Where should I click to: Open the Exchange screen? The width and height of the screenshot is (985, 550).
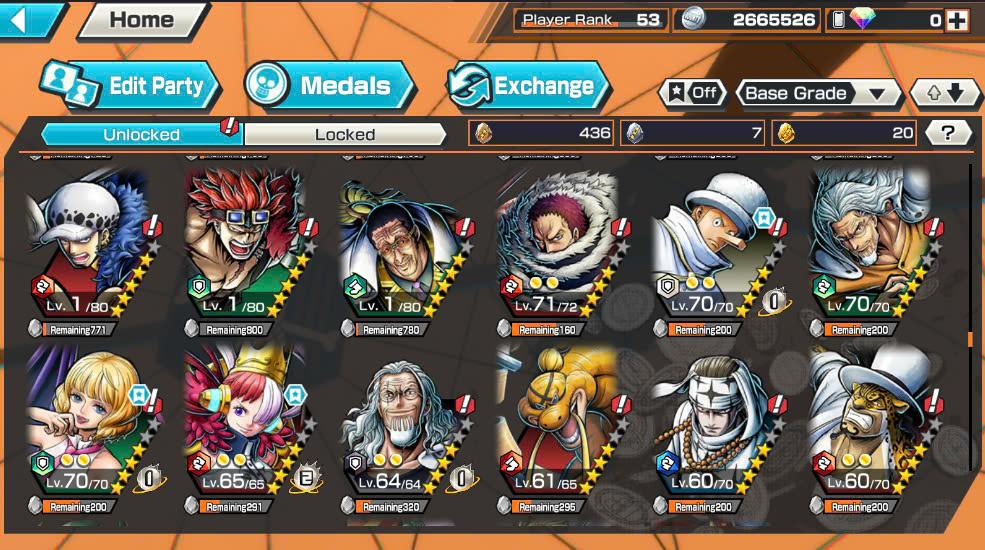point(528,86)
